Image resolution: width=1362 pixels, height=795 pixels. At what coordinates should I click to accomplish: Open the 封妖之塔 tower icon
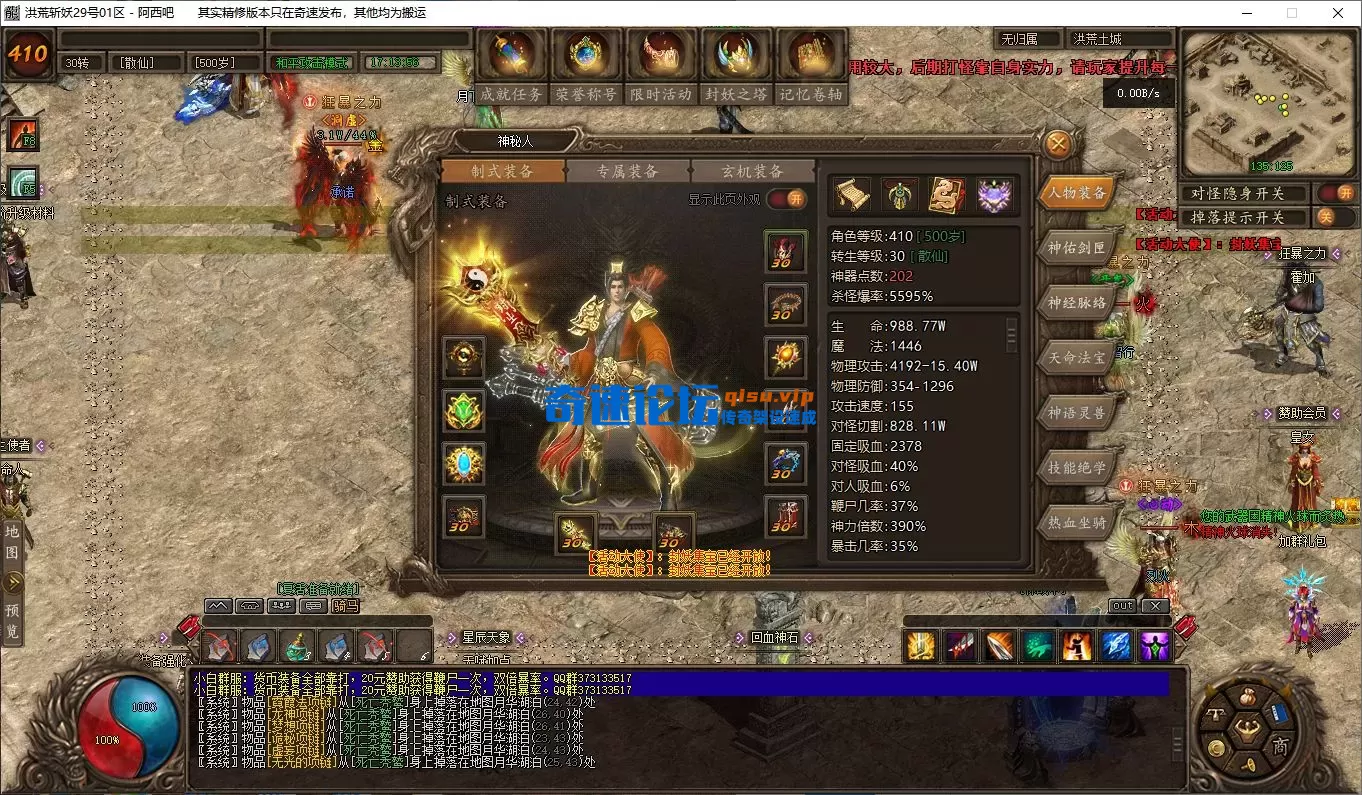[x=736, y=55]
